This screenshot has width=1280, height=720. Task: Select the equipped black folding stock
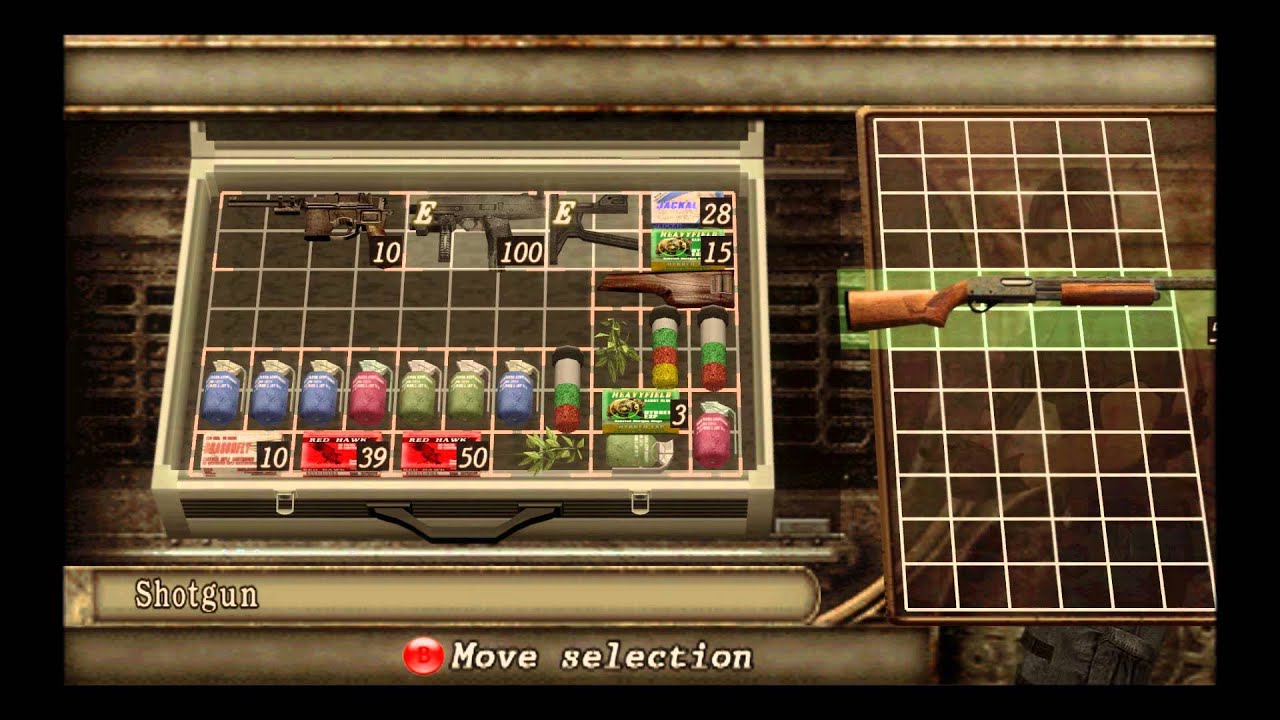pyautogui.click(x=594, y=226)
